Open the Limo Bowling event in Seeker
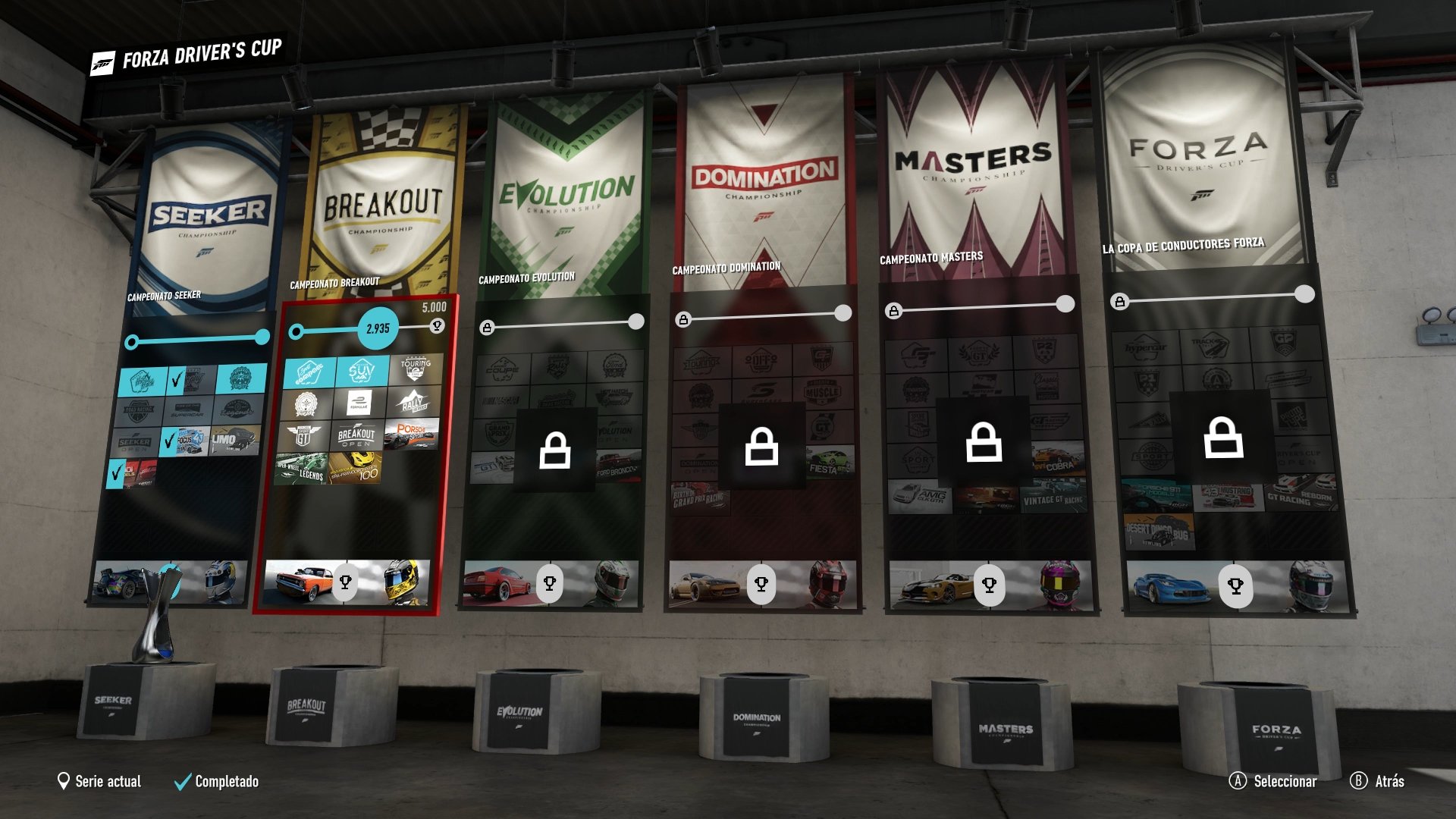Screen dimensions: 1456x819 click(234, 441)
